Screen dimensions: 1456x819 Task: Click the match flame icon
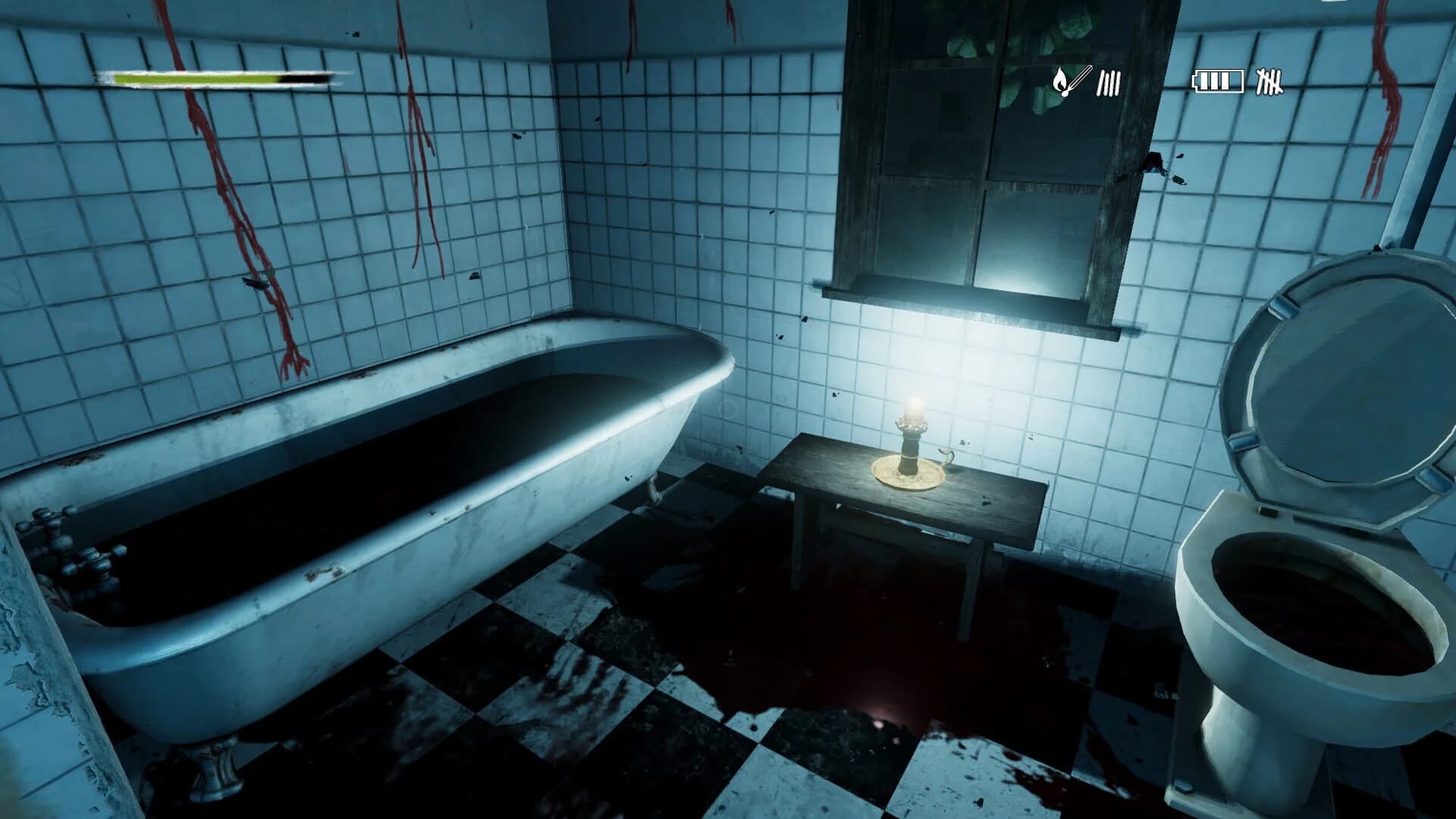[1060, 80]
